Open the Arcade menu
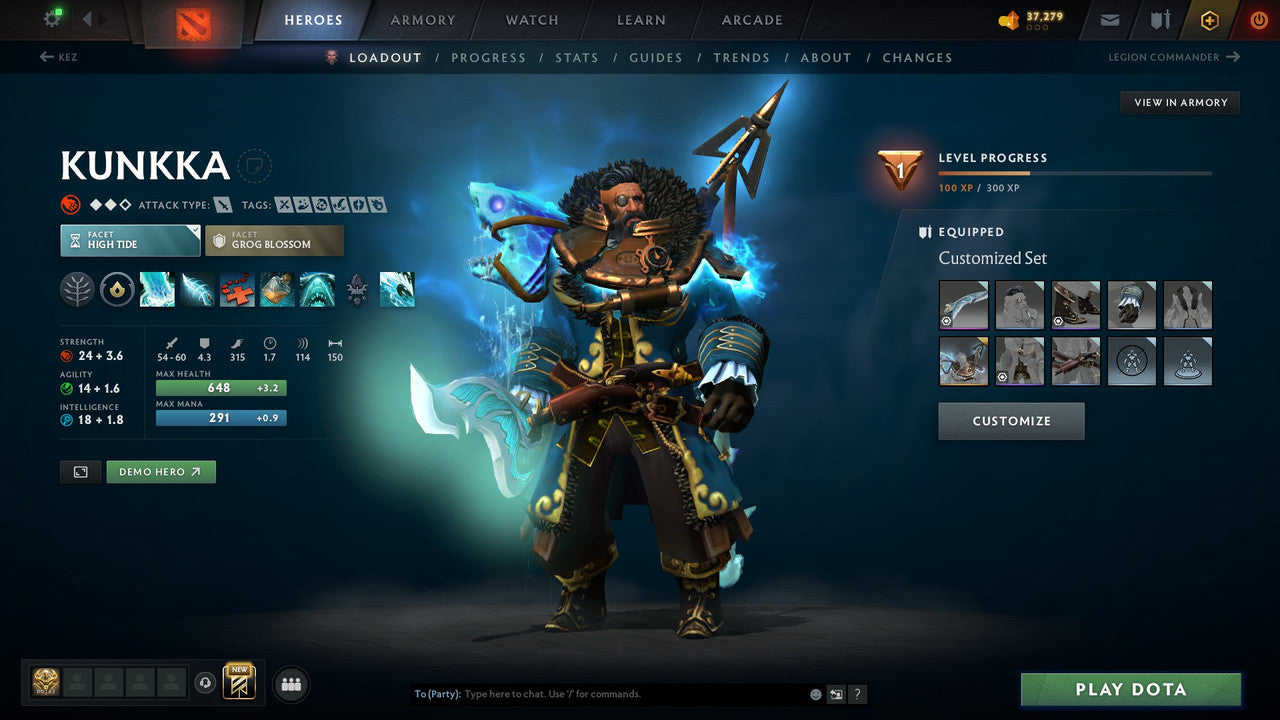Image resolution: width=1280 pixels, height=720 pixels. pos(751,20)
